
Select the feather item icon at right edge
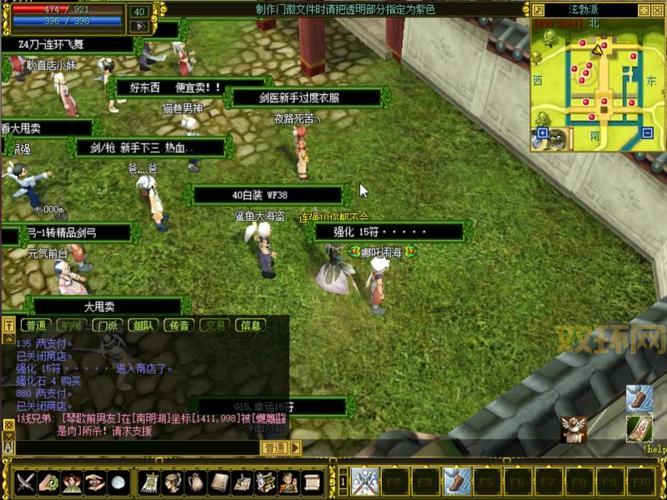tap(641, 399)
